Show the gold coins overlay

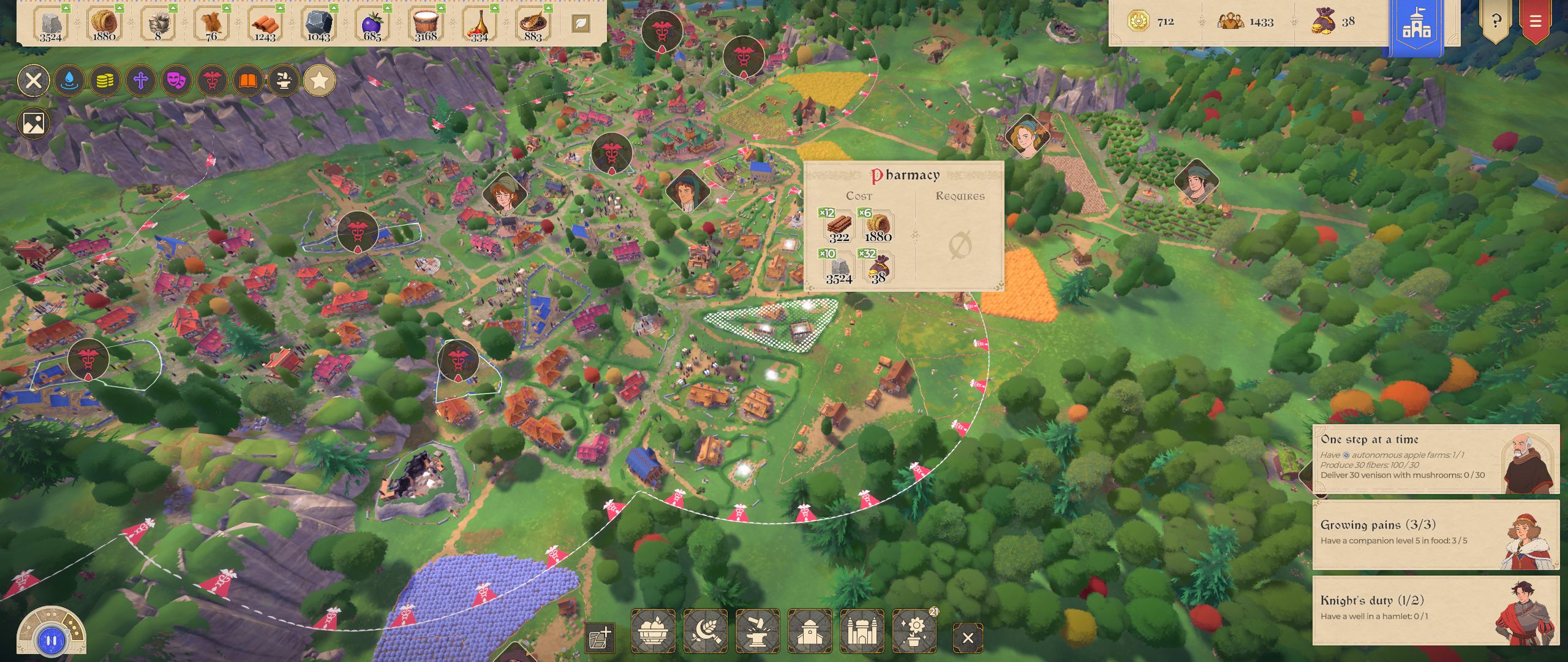click(x=105, y=80)
